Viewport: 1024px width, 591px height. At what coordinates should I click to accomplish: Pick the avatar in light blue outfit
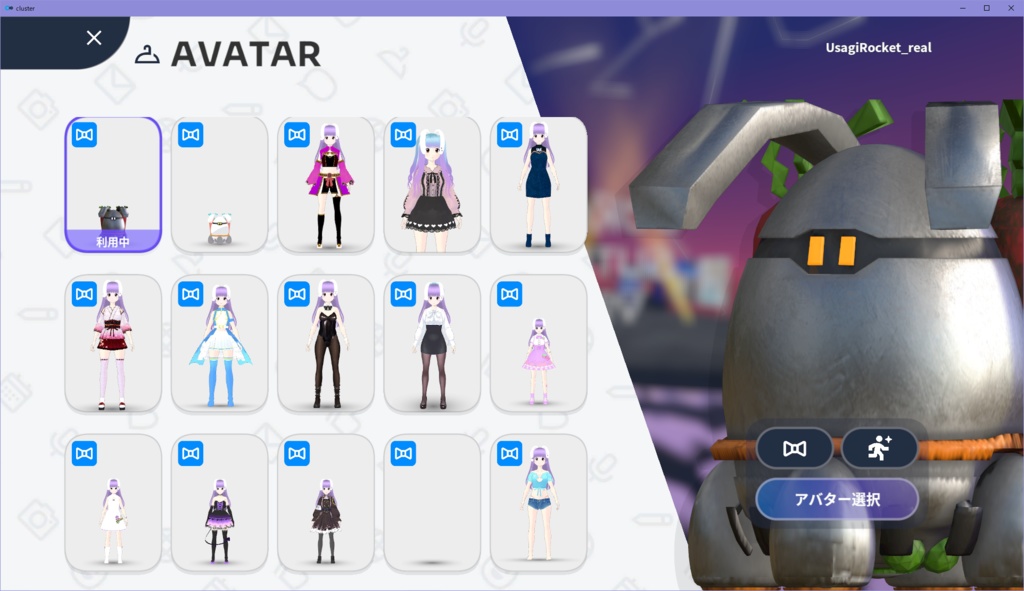pyautogui.click(x=219, y=343)
